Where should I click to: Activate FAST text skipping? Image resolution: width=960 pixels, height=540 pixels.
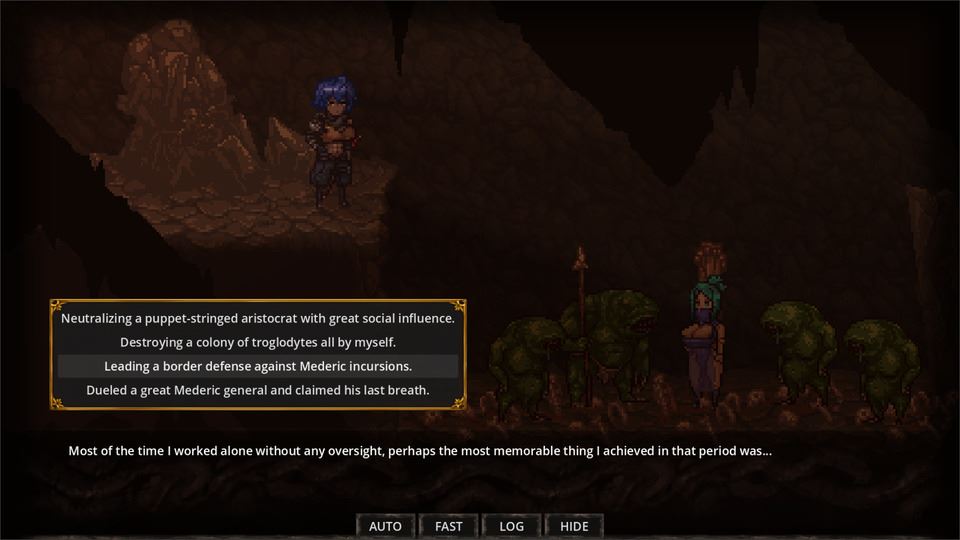click(449, 526)
